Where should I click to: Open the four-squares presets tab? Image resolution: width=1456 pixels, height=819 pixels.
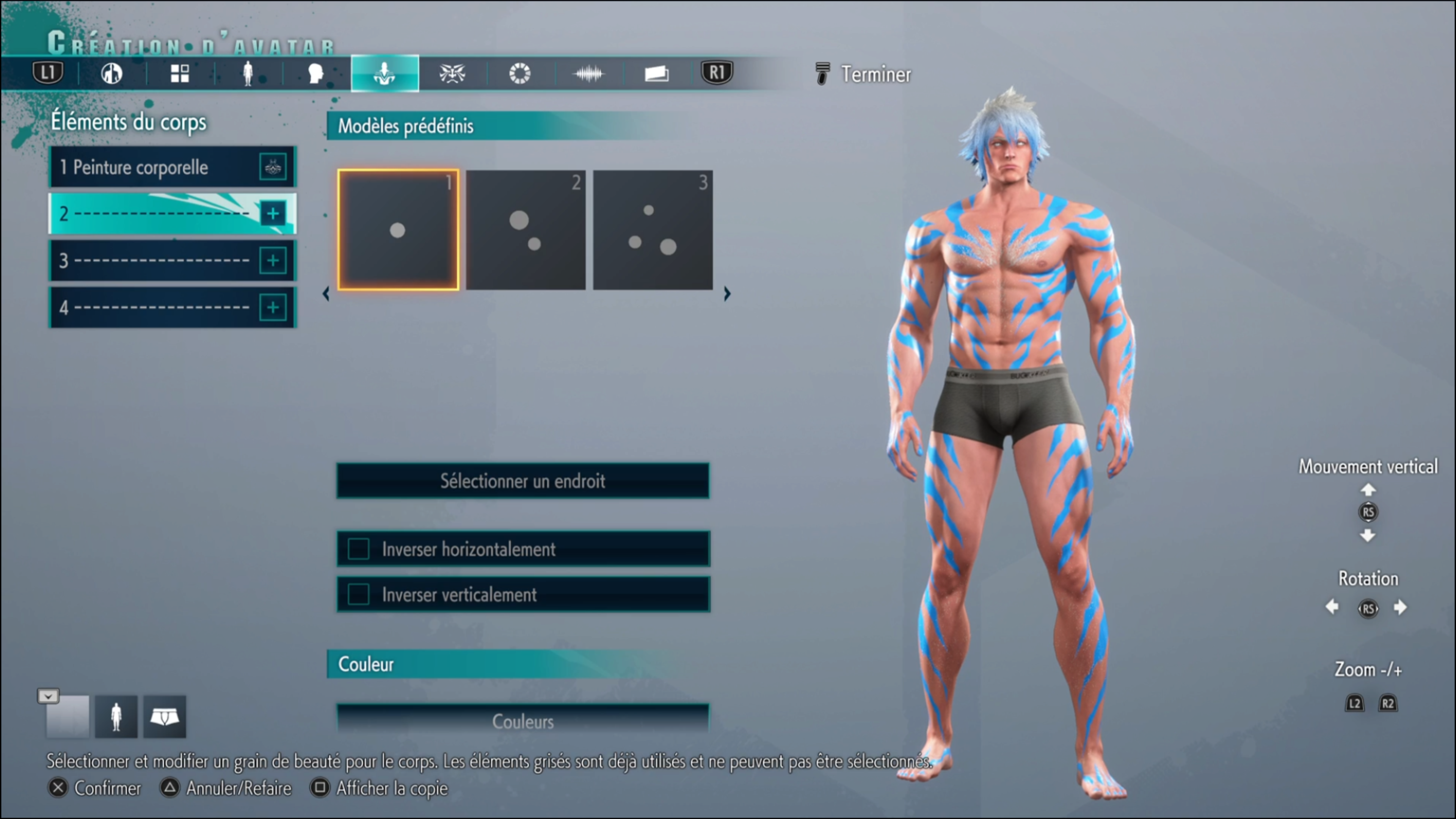[180, 74]
